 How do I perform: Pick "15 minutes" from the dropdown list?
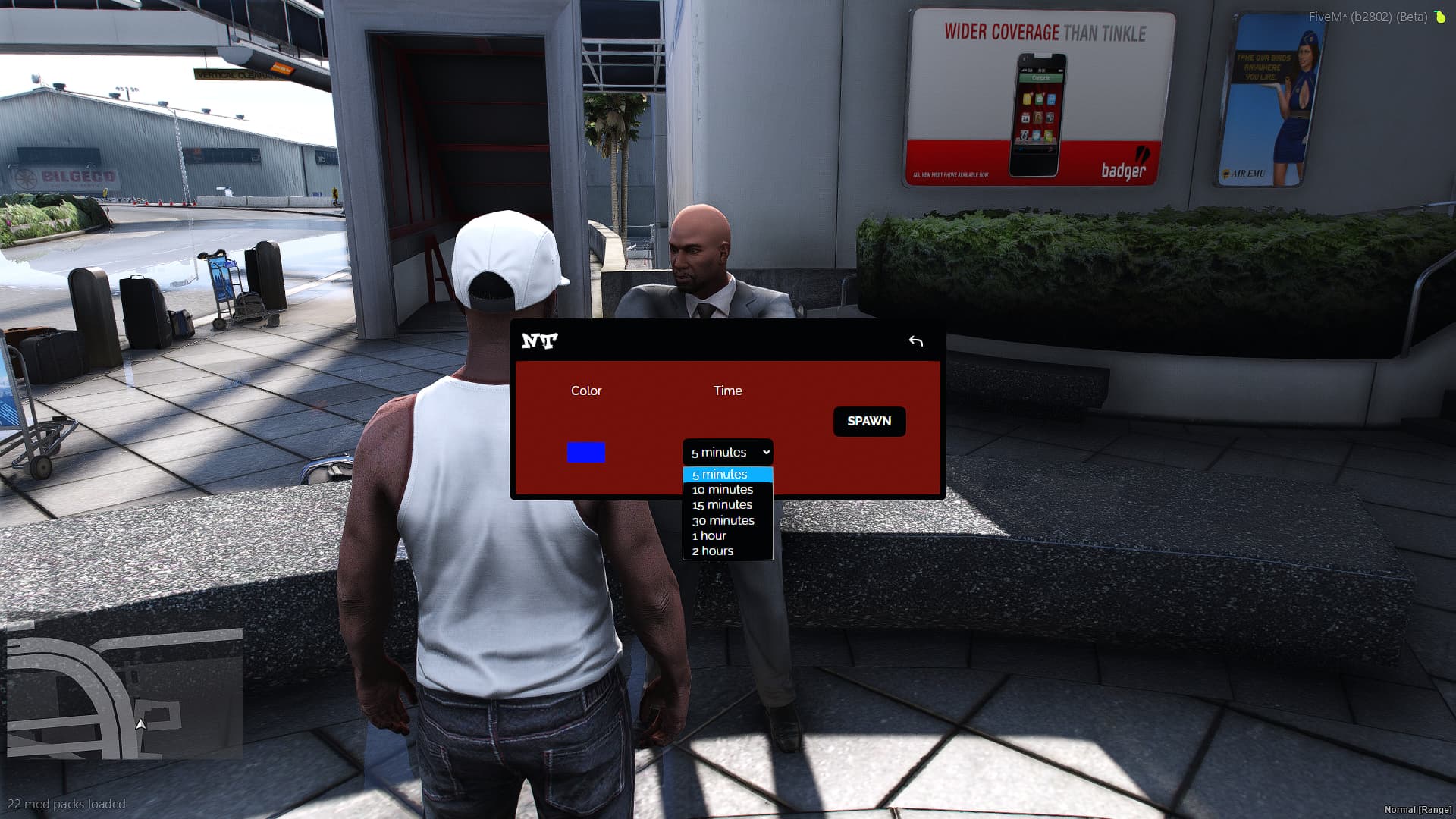[x=721, y=504]
